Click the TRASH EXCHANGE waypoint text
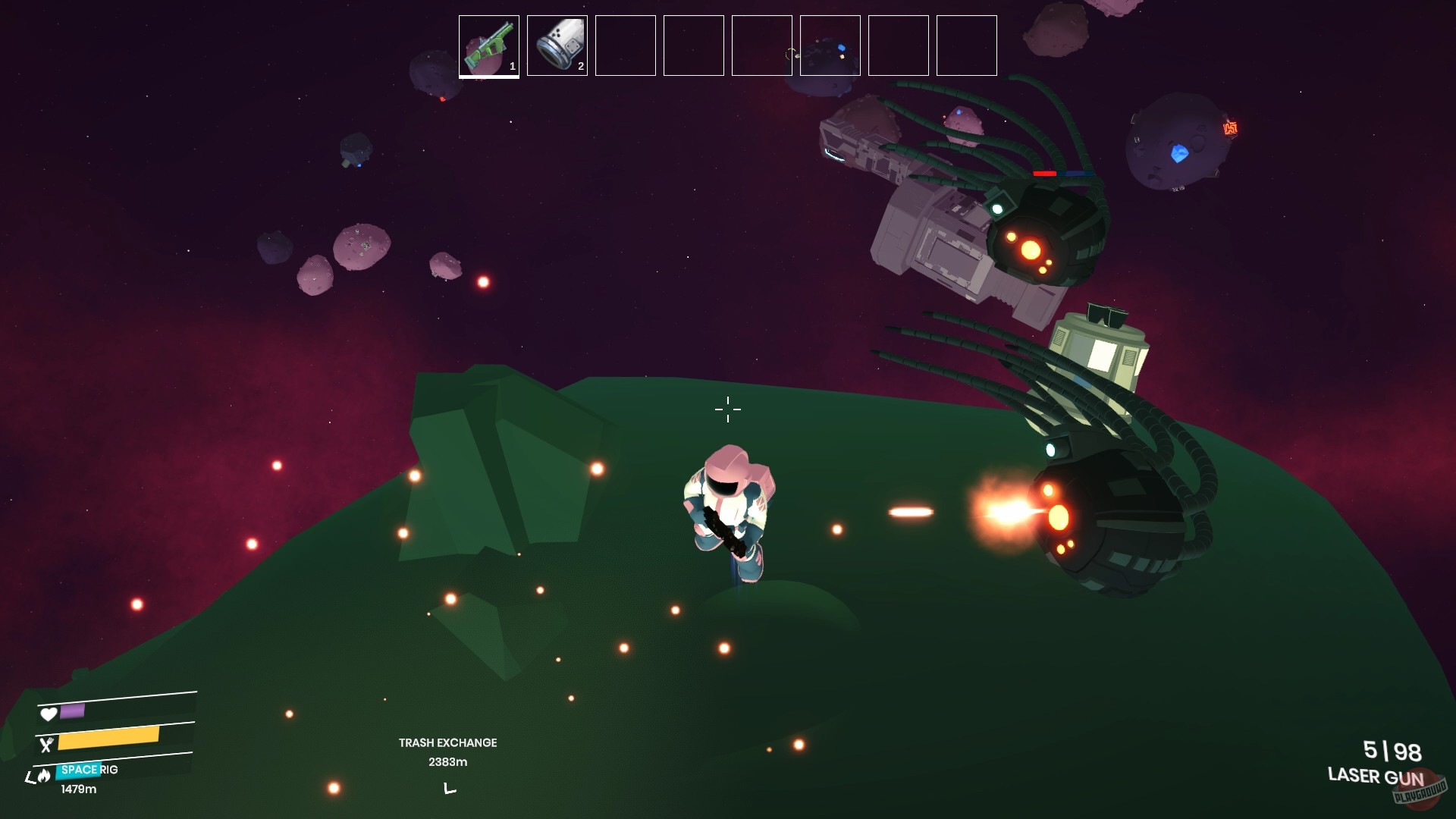The height and width of the screenshot is (819, 1456). pos(447,743)
